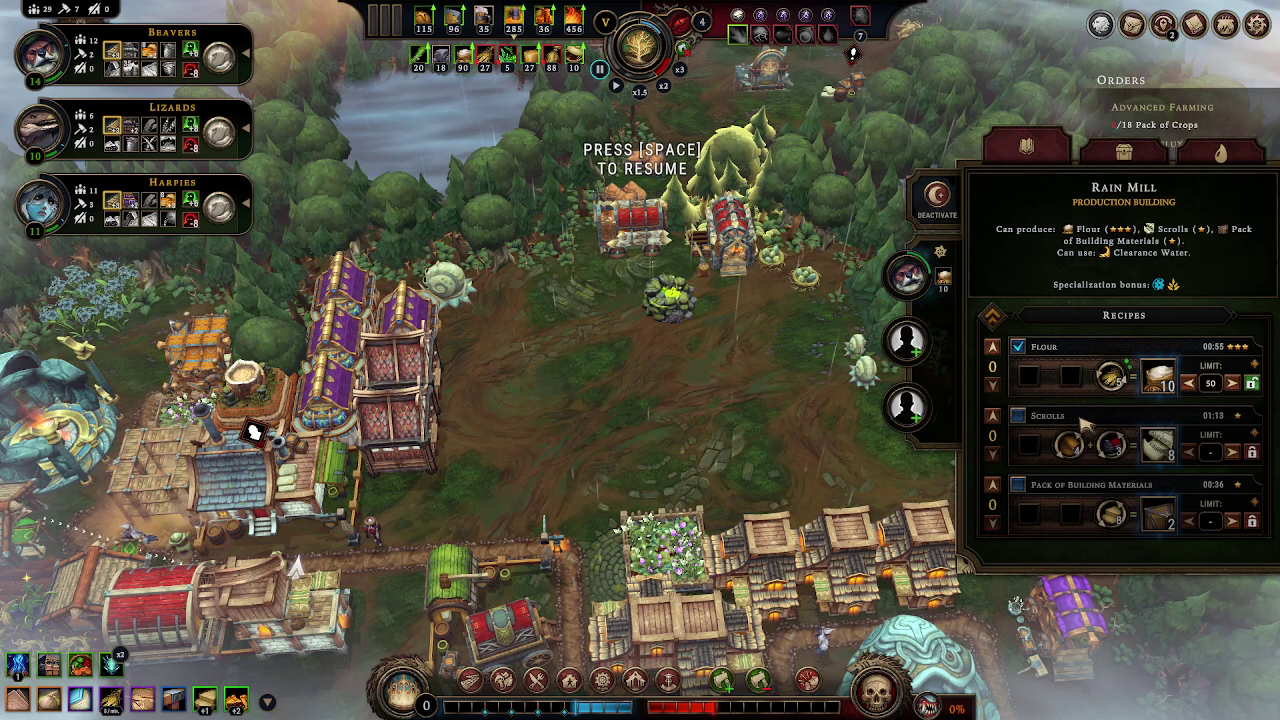Viewport: 1280px width, 720px height.
Task: Click the Deactivate building button
Action: pos(936,198)
